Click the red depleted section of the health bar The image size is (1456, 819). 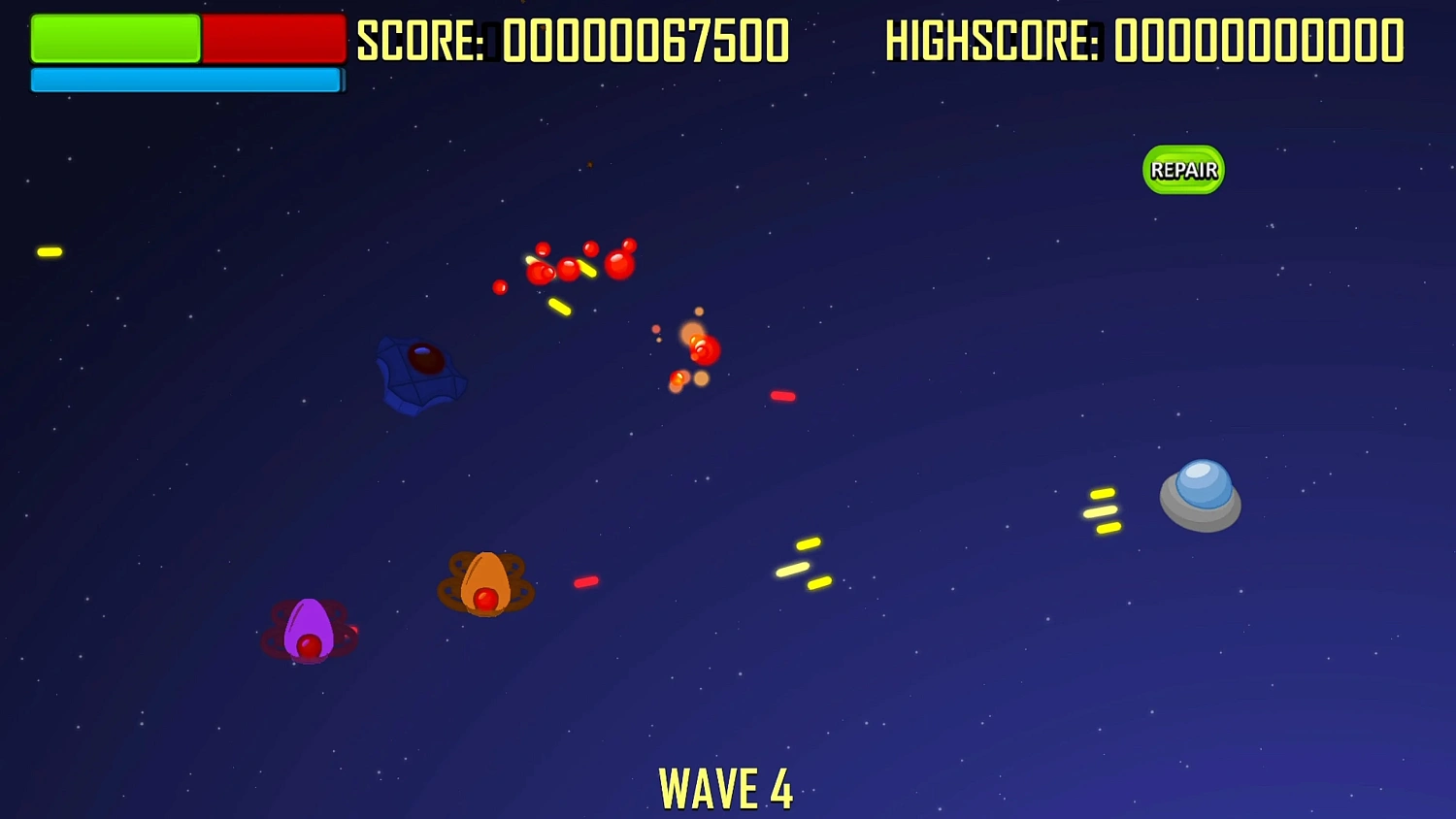coord(272,39)
